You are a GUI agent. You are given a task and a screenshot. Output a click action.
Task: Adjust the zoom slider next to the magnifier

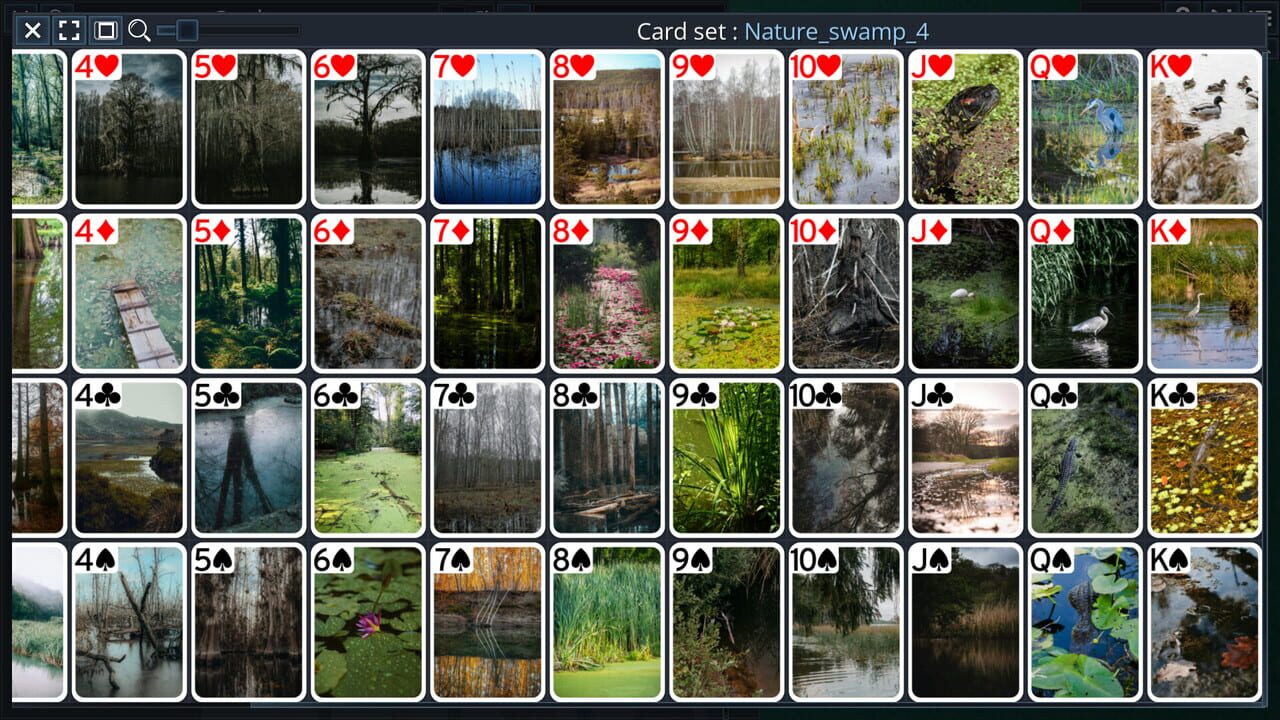185,30
